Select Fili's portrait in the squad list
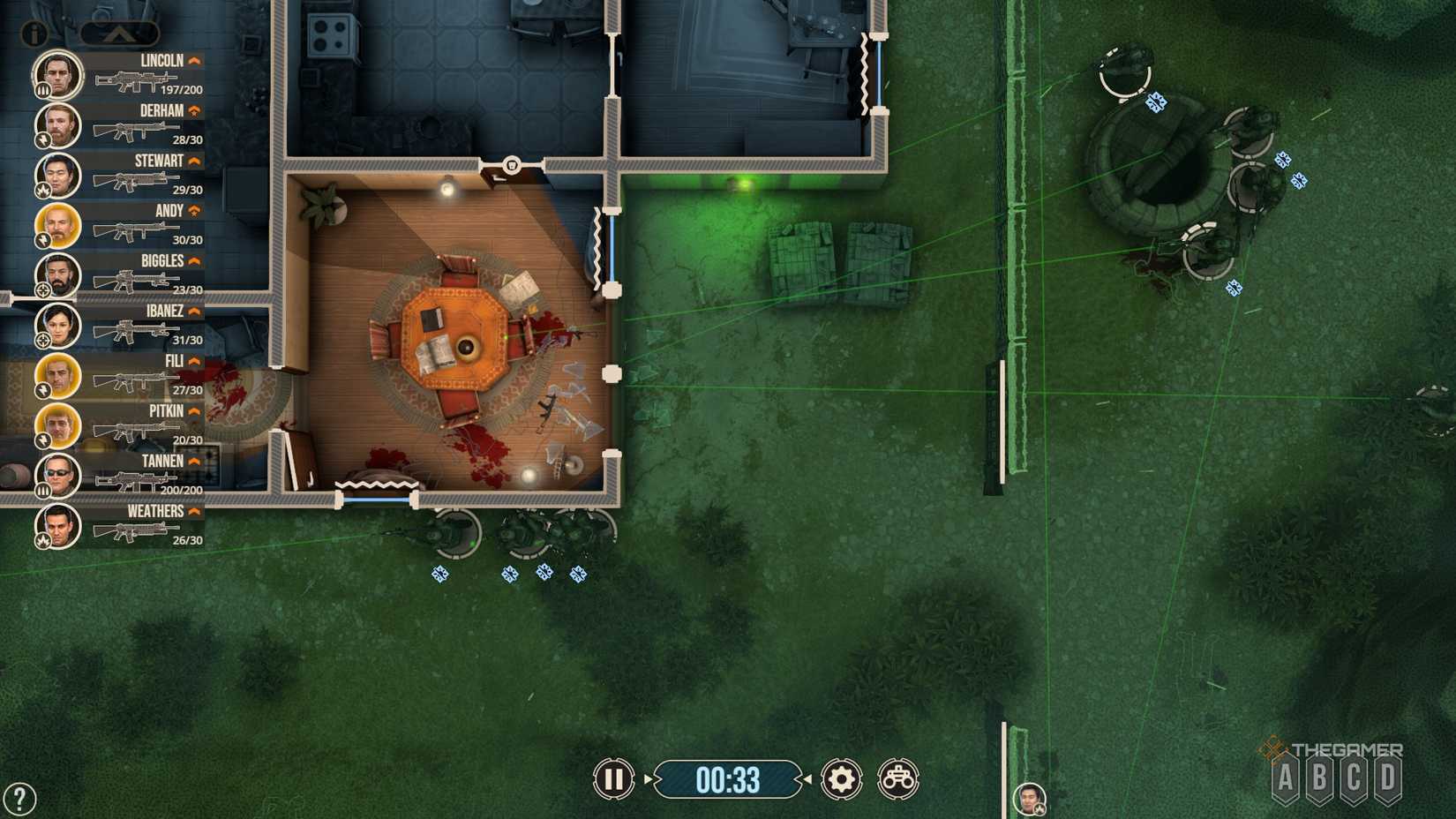The width and height of the screenshot is (1456, 819). 57,376
